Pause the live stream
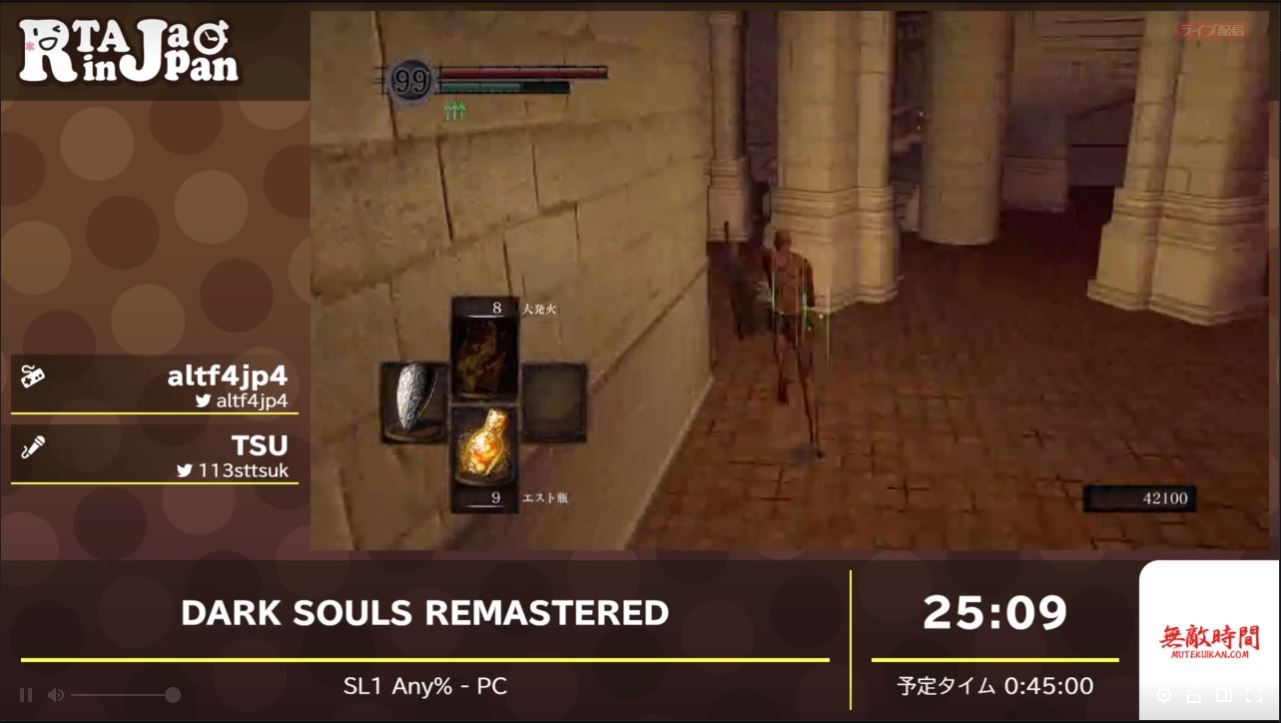The width and height of the screenshot is (1281, 723). pyautogui.click(x=25, y=694)
